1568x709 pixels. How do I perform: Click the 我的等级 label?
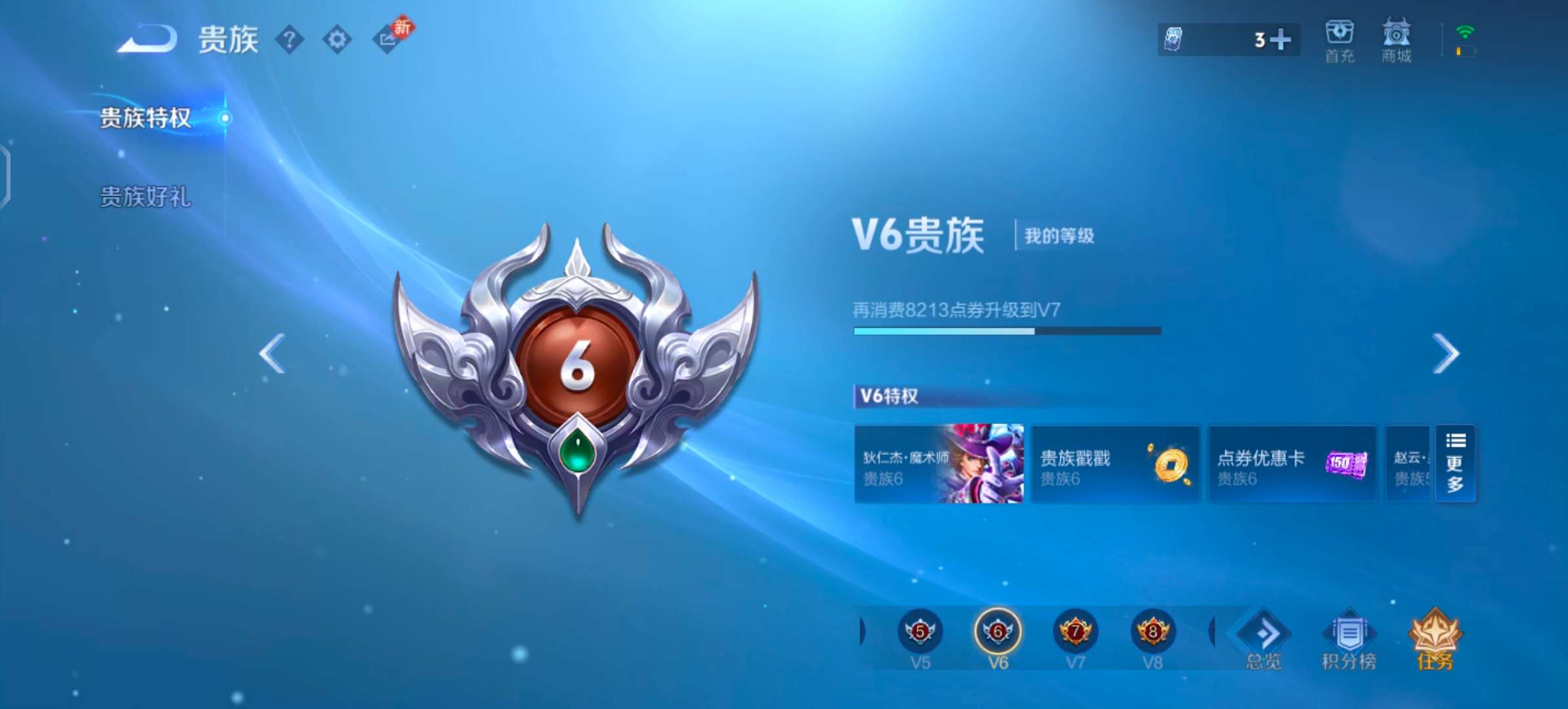1058,235
